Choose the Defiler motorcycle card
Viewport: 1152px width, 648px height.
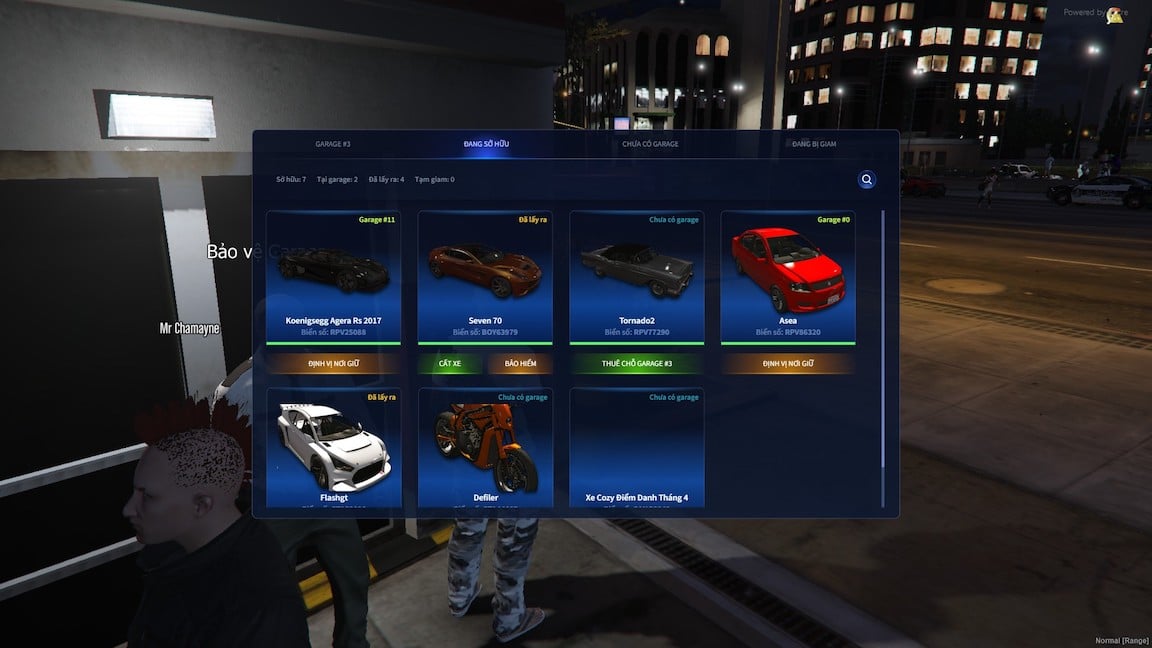[485, 448]
